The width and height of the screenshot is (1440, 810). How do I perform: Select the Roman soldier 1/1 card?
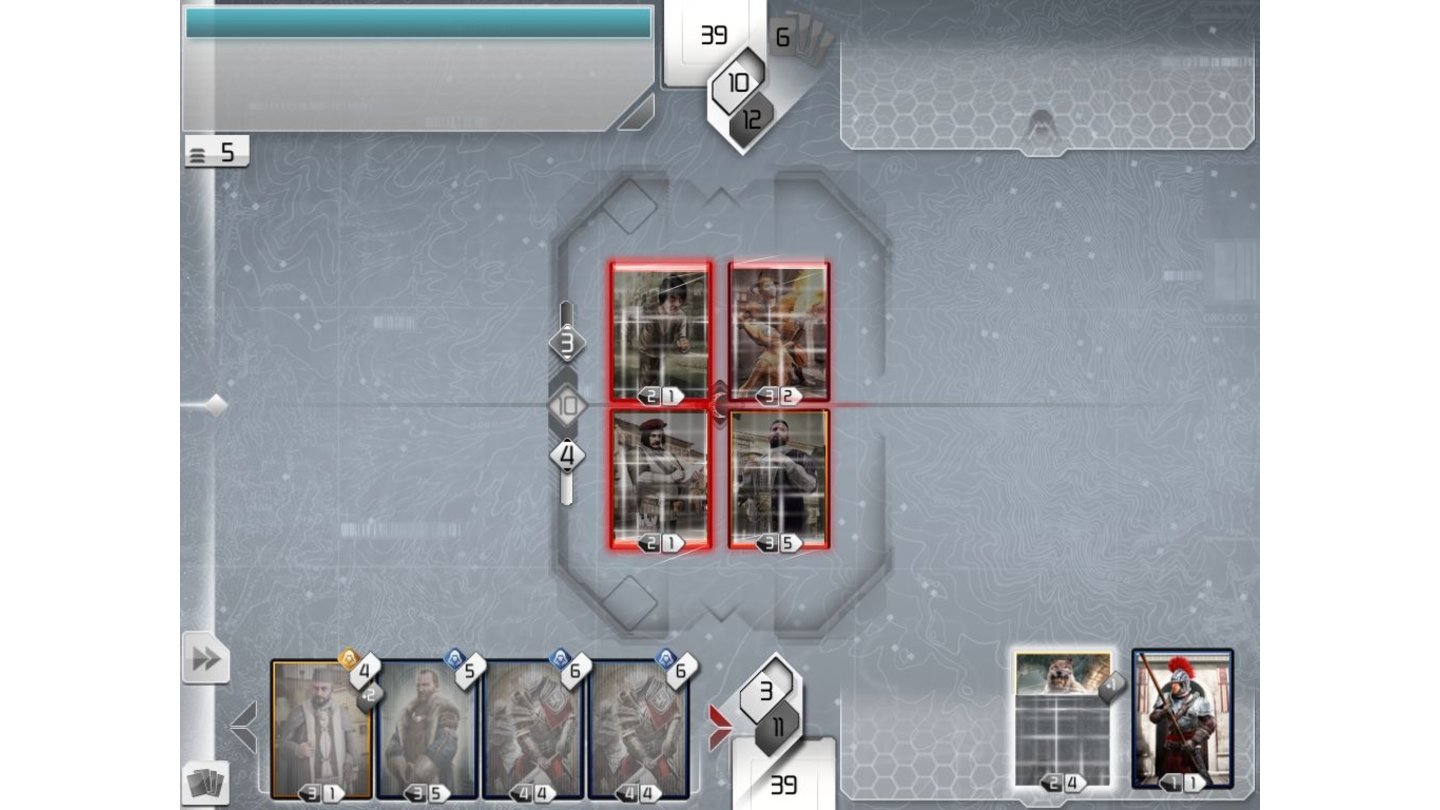[x=1182, y=719]
